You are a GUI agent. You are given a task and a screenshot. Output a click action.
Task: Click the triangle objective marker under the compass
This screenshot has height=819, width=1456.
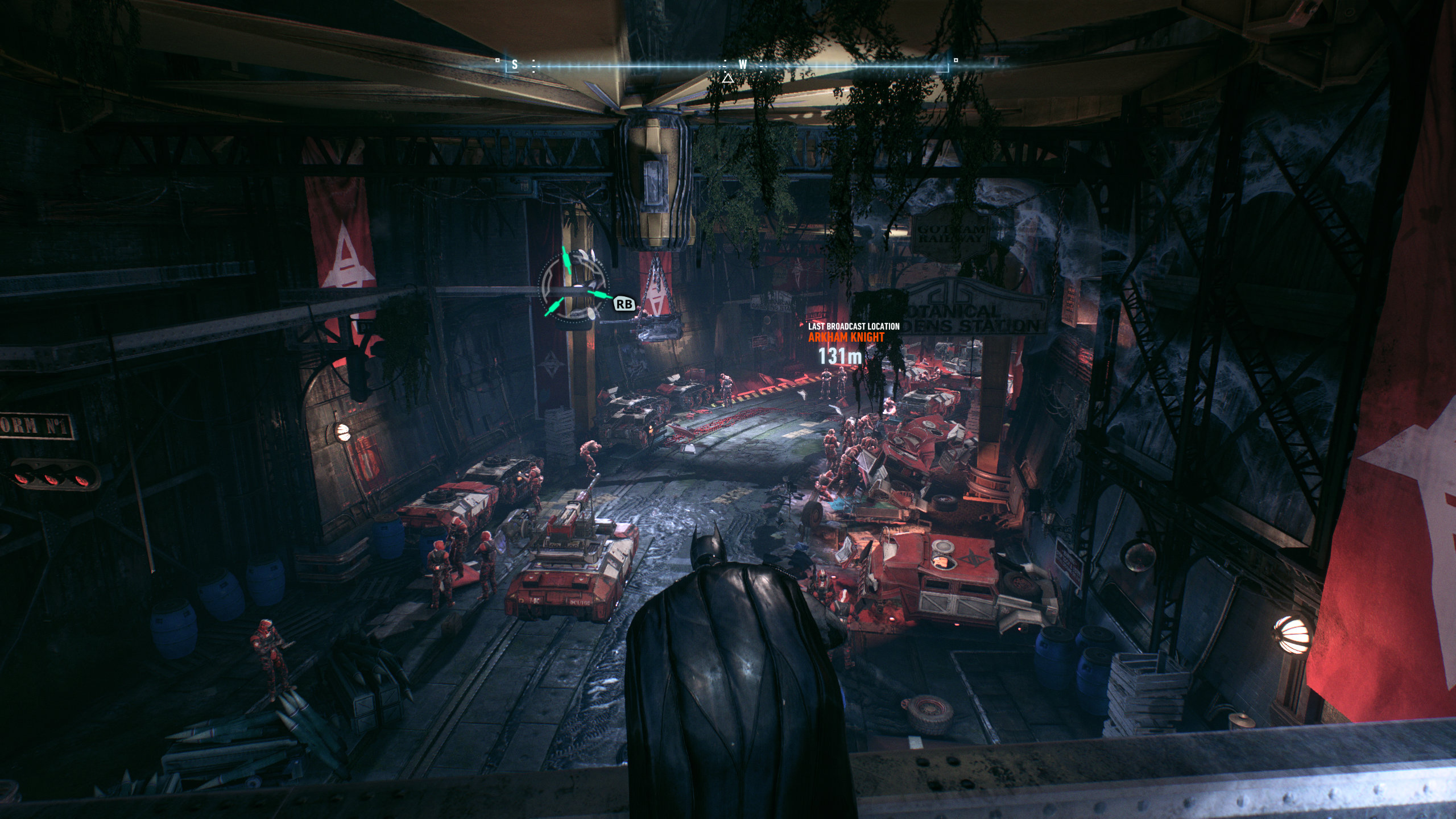pyautogui.click(x=727, y=78)
